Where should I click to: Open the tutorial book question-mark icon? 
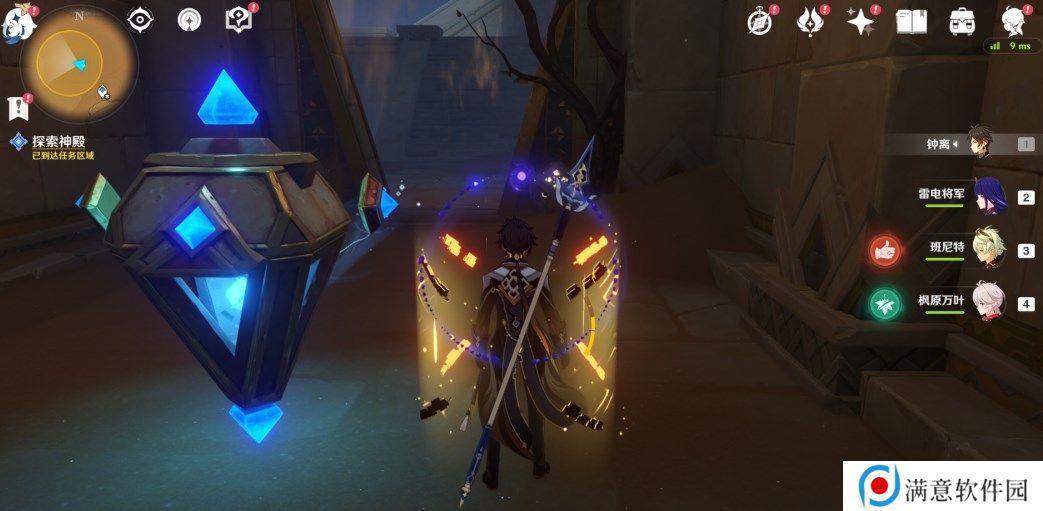(239, 20)
